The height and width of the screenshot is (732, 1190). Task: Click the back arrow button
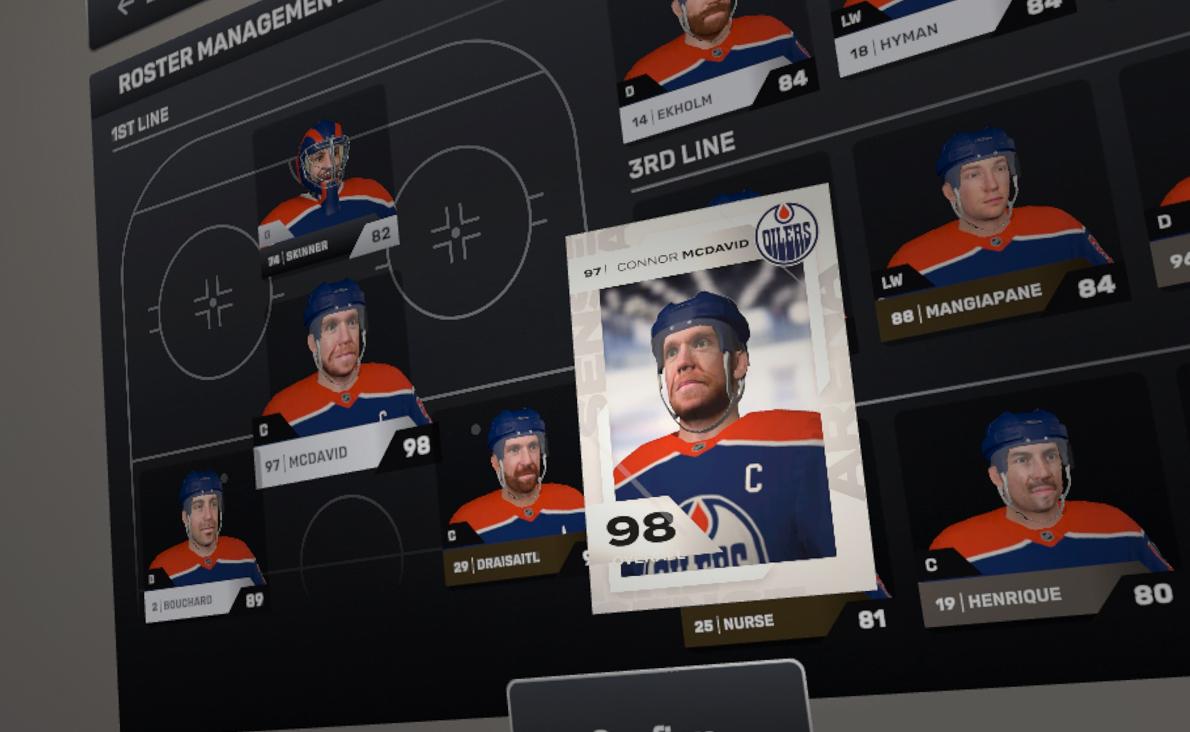[125, 8]
